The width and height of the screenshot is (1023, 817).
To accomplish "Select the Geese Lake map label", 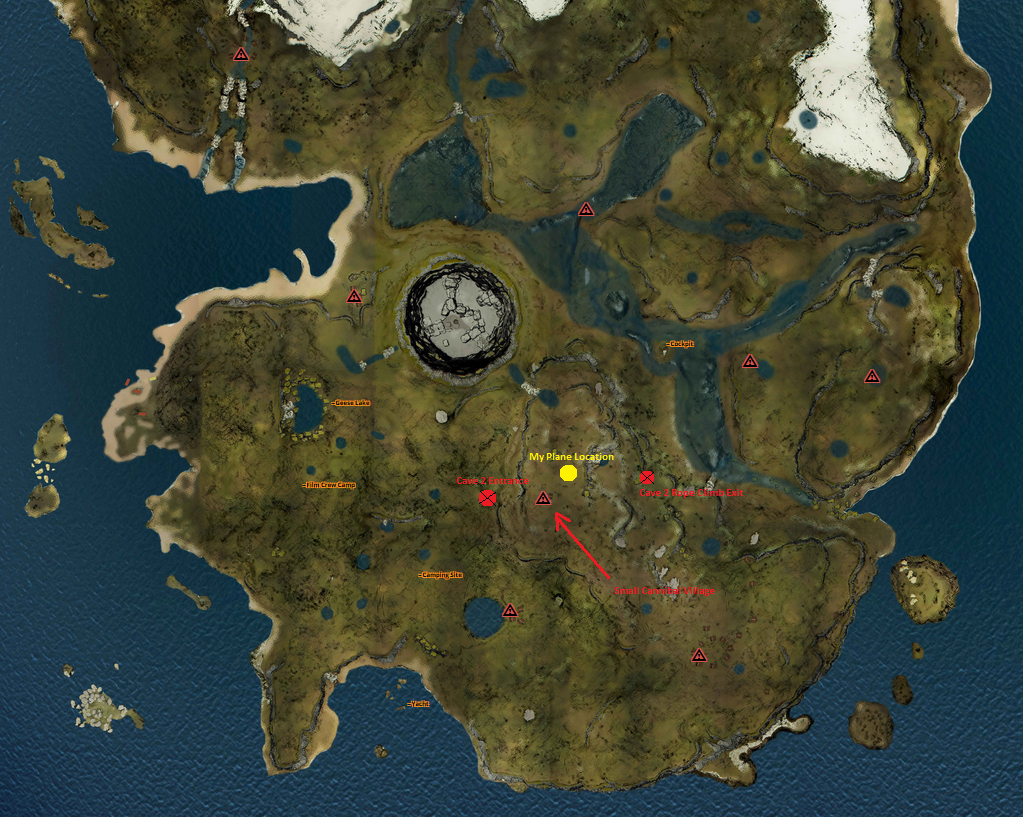I will pos(352,403).
